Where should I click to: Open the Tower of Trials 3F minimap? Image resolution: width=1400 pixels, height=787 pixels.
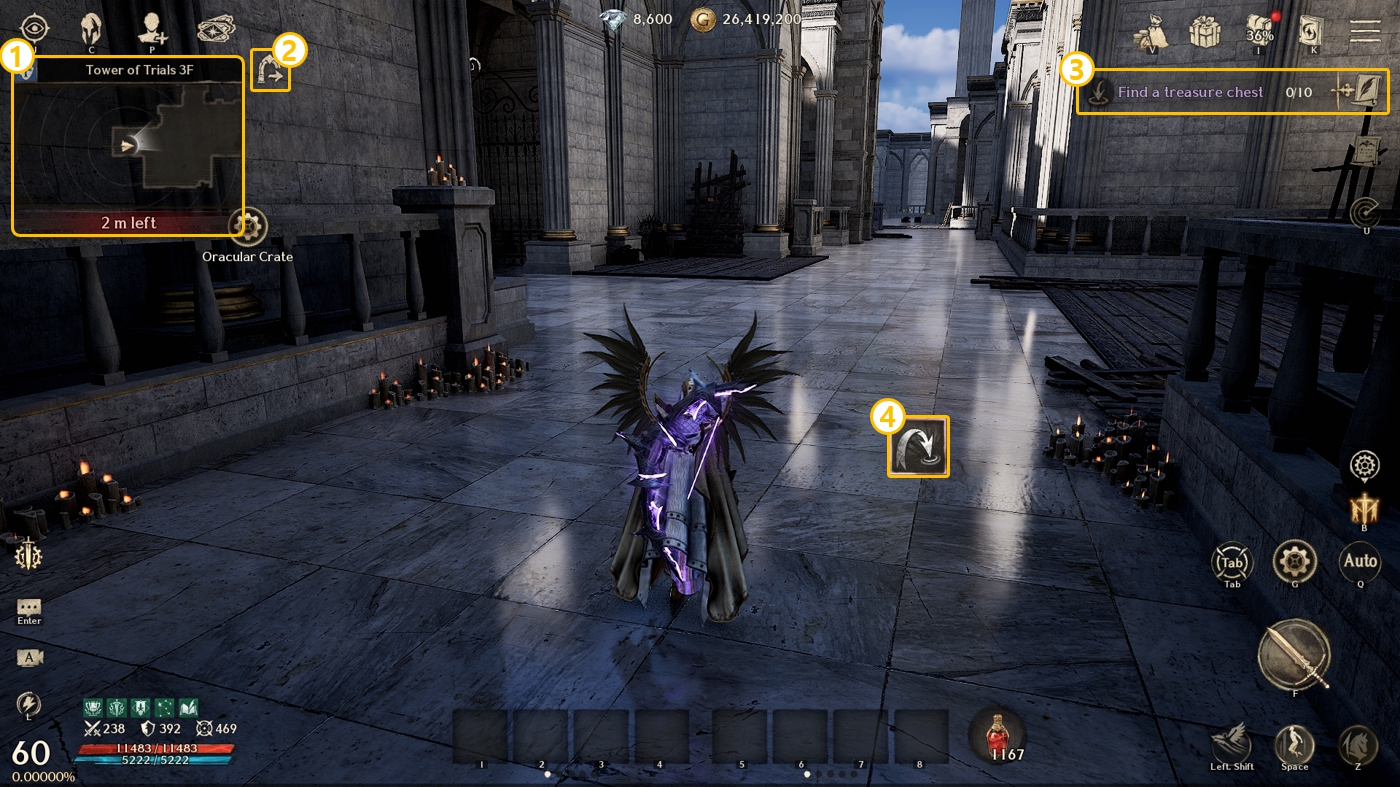point(128,146)
